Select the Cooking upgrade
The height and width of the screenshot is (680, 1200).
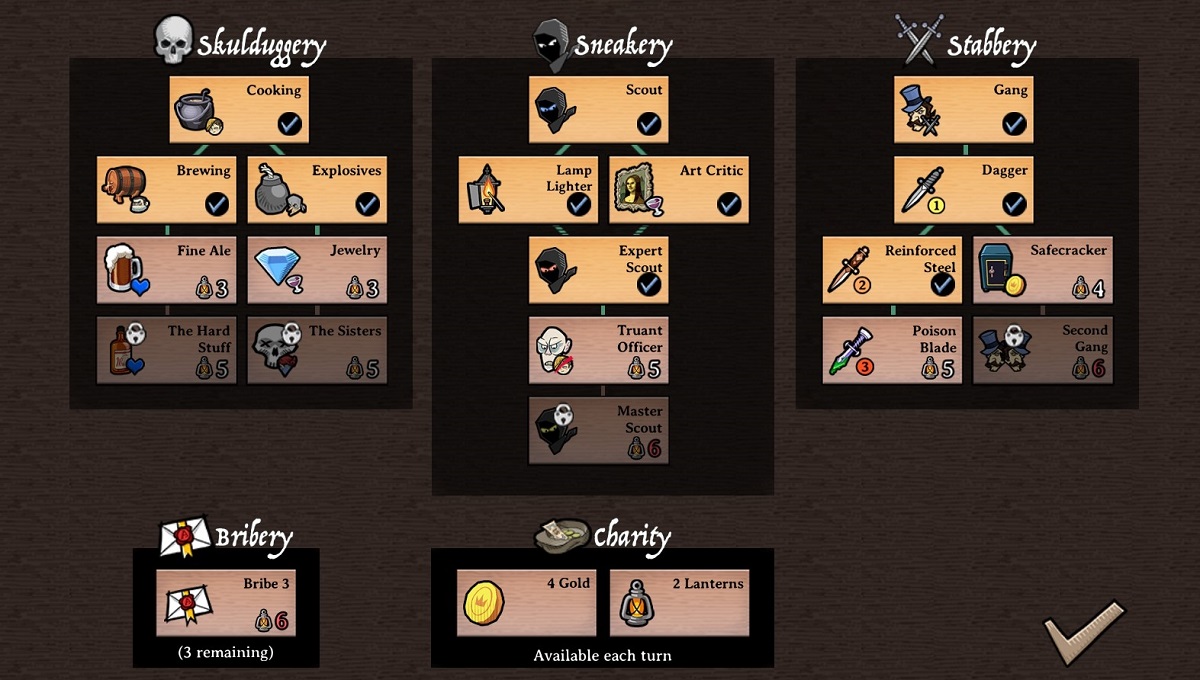pyautogui.click(x=239, y=109)
